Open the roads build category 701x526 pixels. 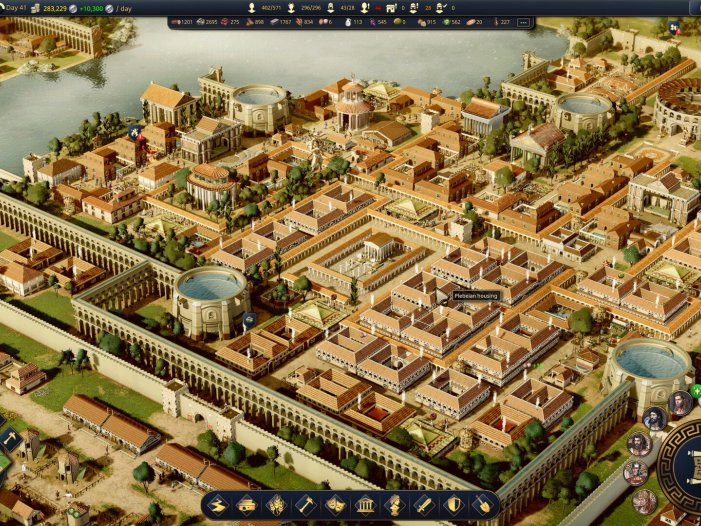tap(217, 505)
